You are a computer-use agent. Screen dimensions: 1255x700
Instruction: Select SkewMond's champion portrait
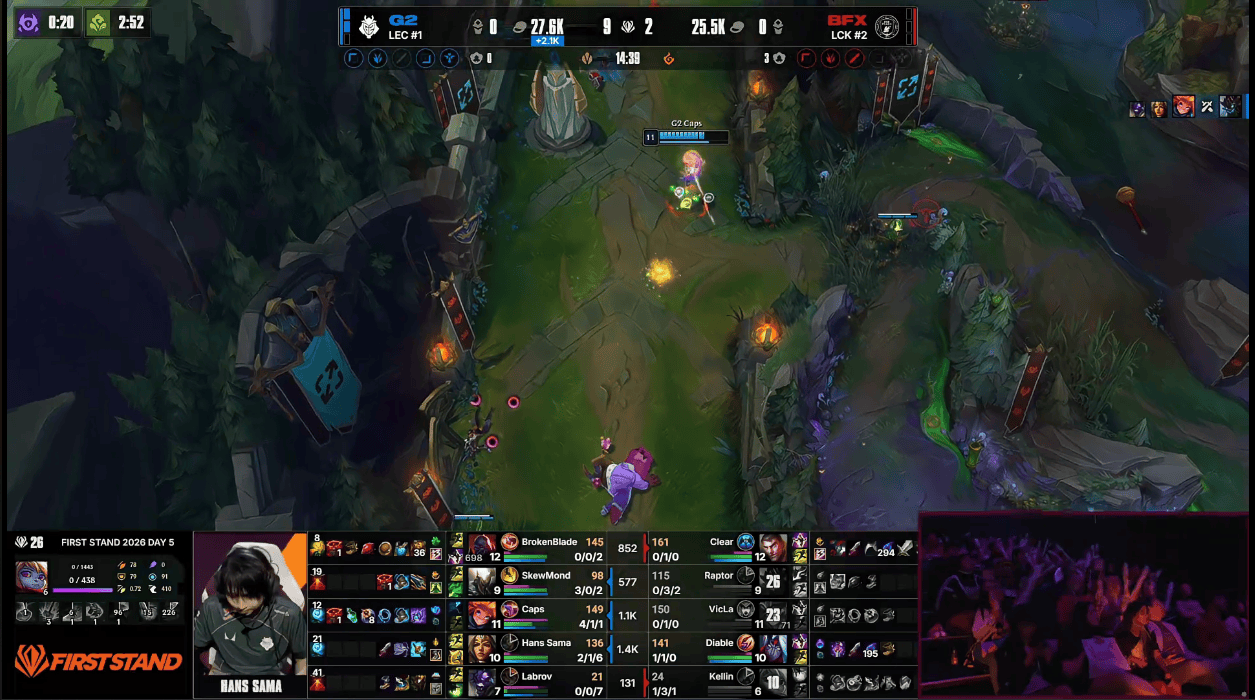click(x=482, y=581)
